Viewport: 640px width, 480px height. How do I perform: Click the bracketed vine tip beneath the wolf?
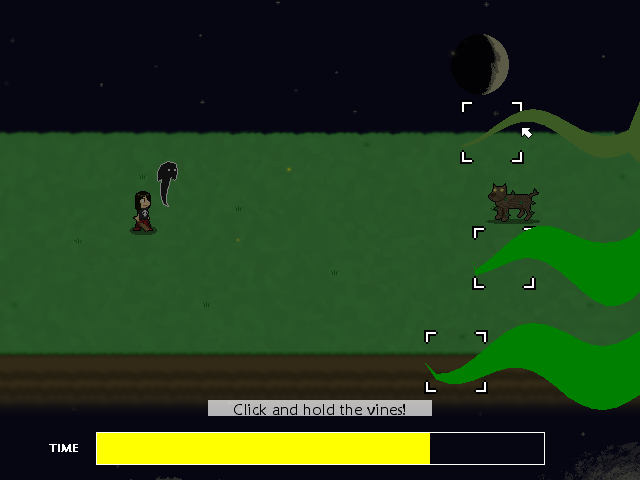pyautogui.click(x=503, y=258)
